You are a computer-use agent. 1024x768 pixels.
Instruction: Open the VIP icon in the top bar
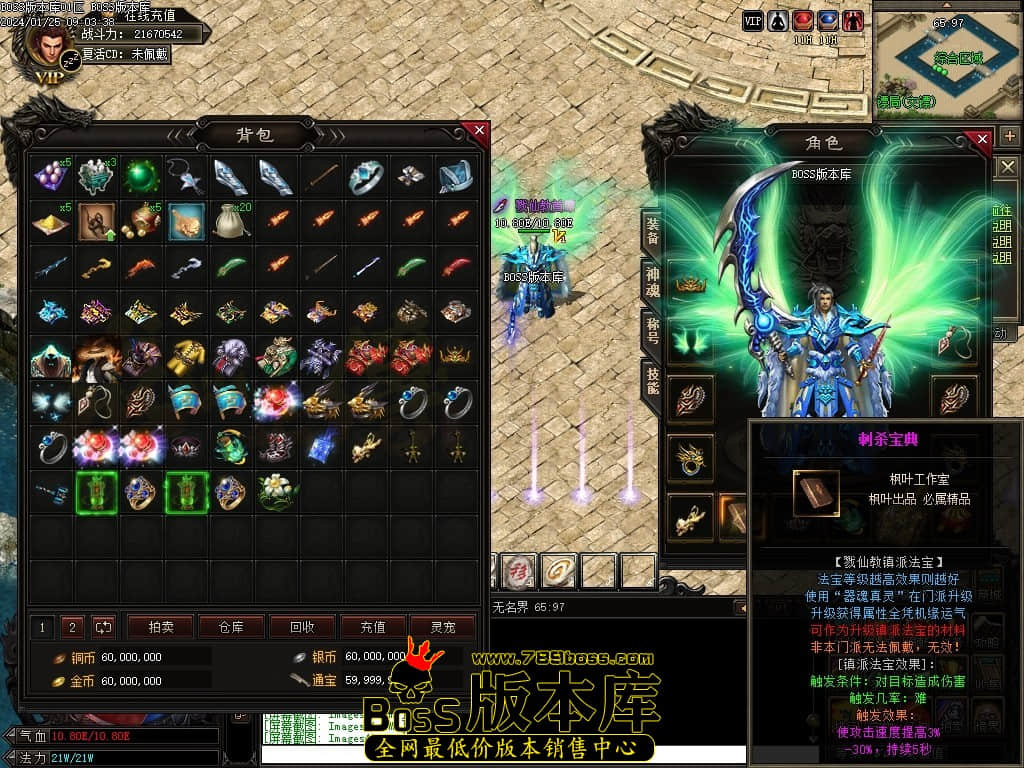pyautogui.click(x=753, y=20)
